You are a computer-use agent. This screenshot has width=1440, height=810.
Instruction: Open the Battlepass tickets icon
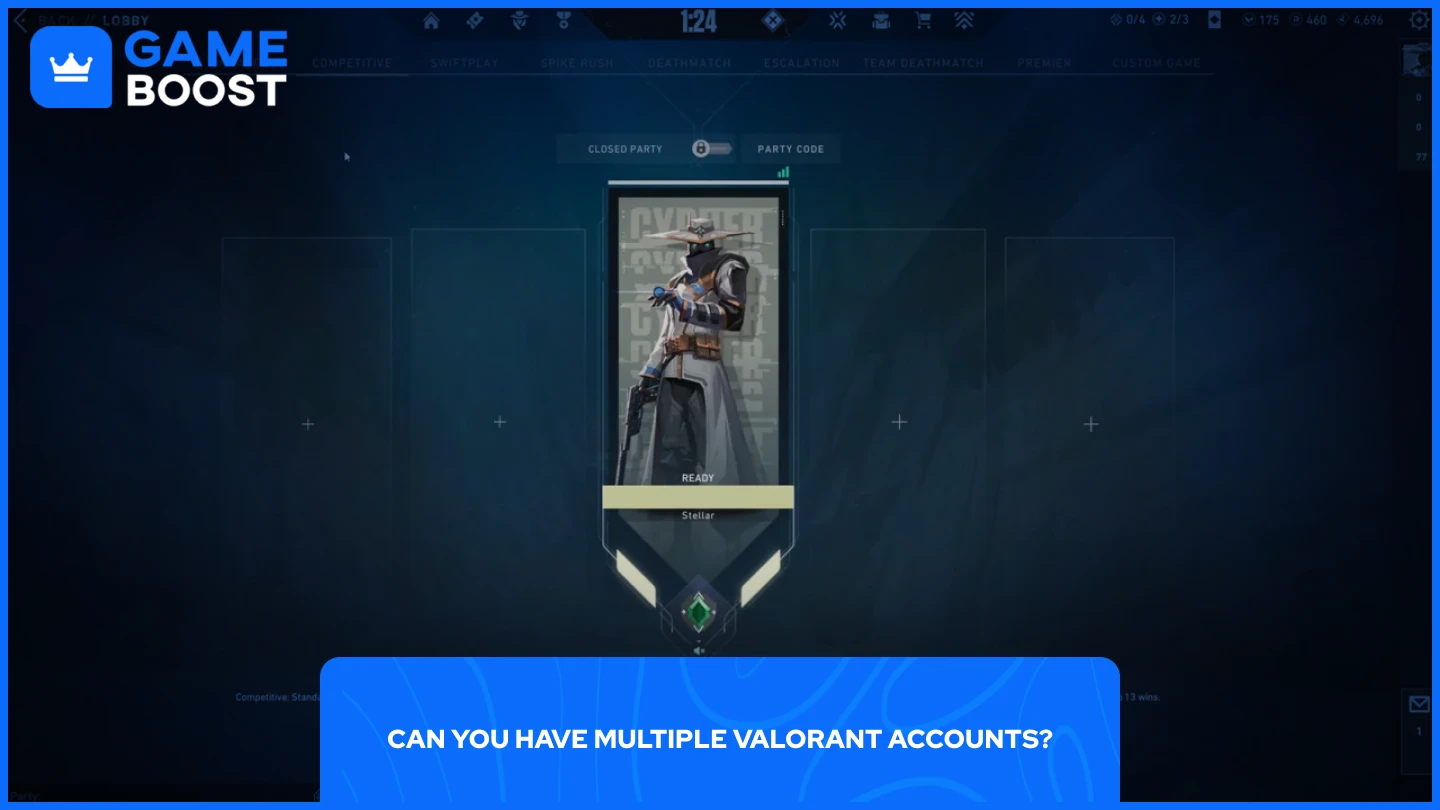[474, 20]
